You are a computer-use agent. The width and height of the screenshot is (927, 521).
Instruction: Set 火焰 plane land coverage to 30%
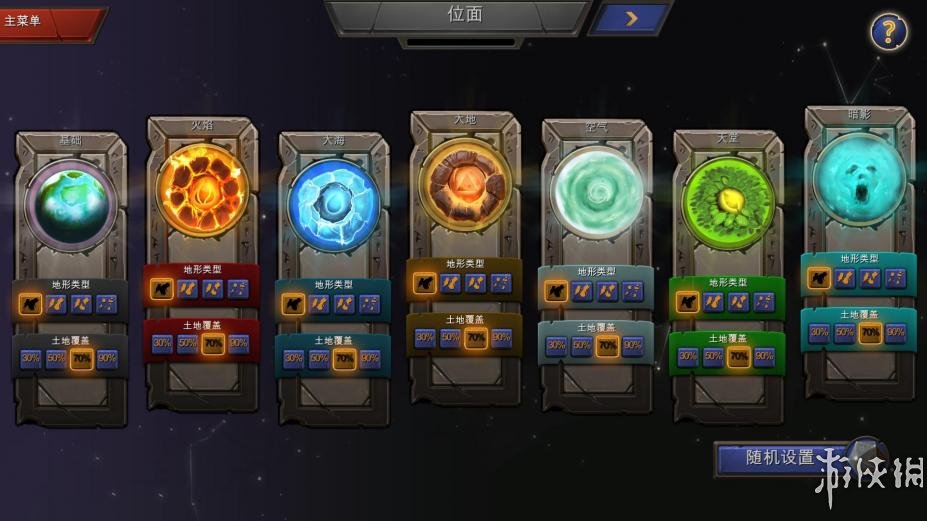point(162,343)
